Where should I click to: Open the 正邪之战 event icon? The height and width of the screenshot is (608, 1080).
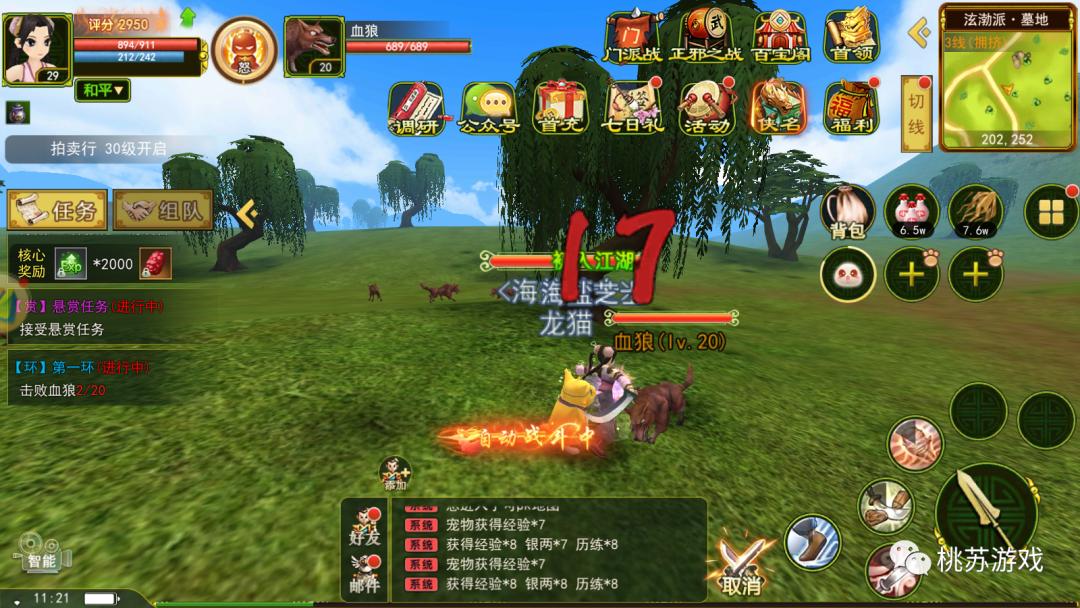708,37
